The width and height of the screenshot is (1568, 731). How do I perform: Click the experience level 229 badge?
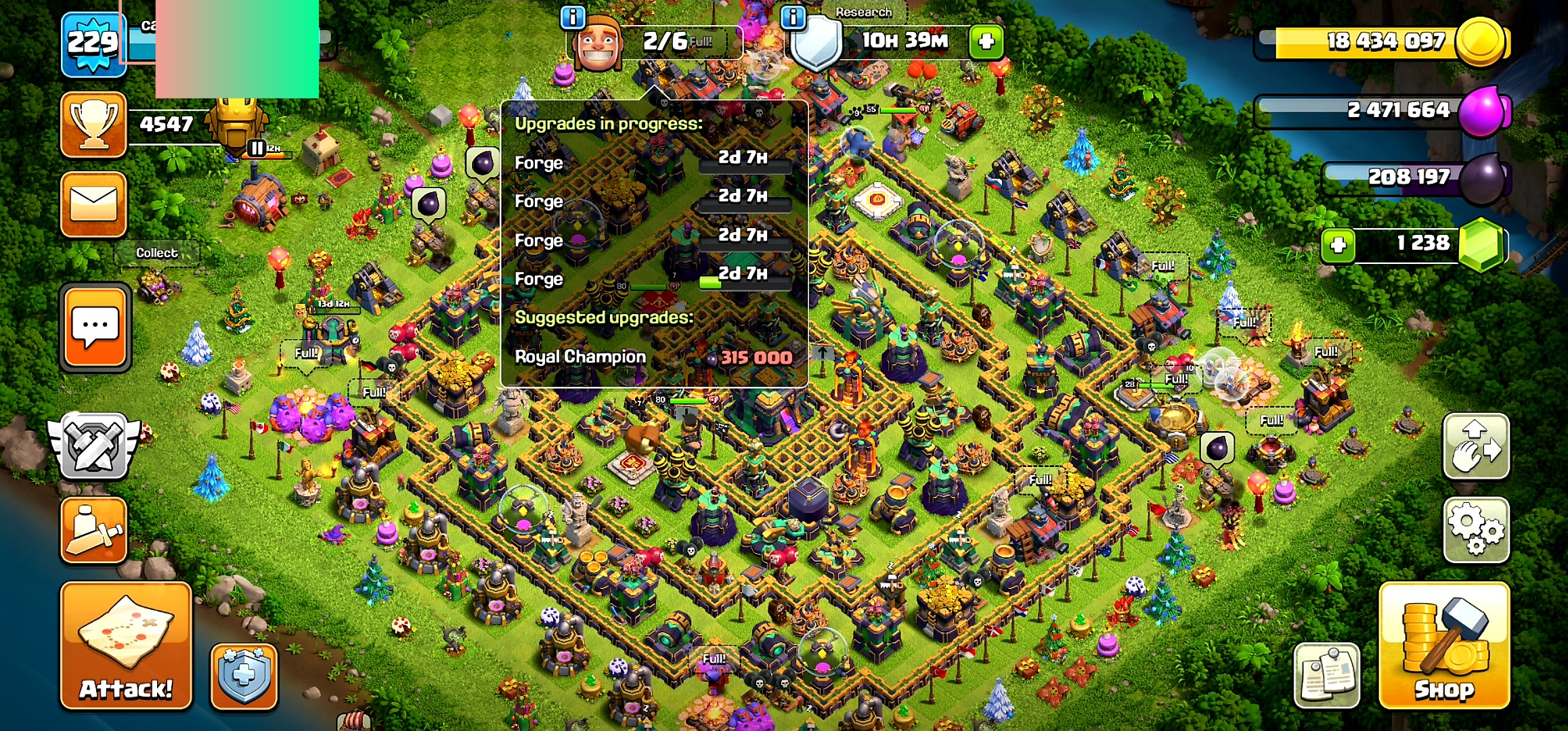[93, 42]
